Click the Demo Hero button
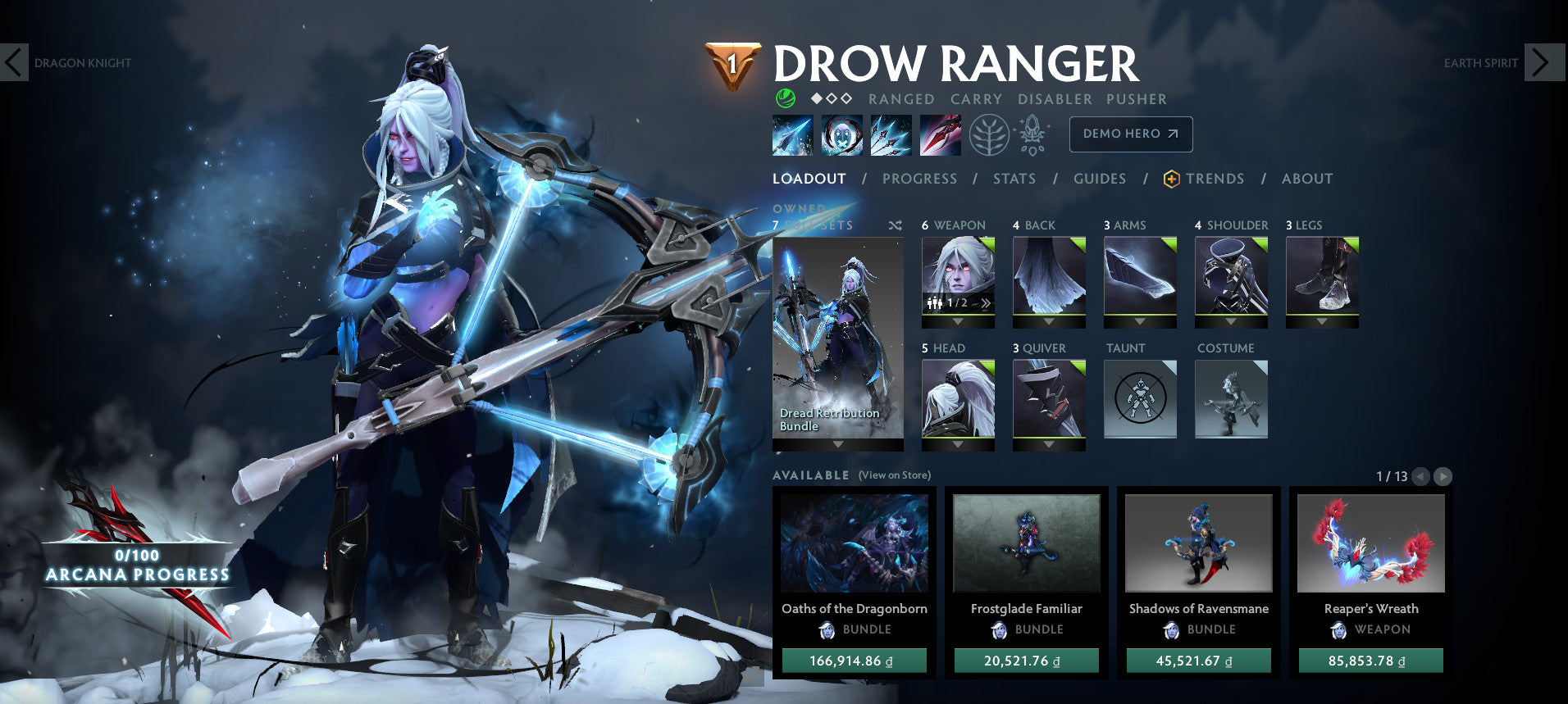The width and height of the screenshot is (1568, 704). 1131,134
